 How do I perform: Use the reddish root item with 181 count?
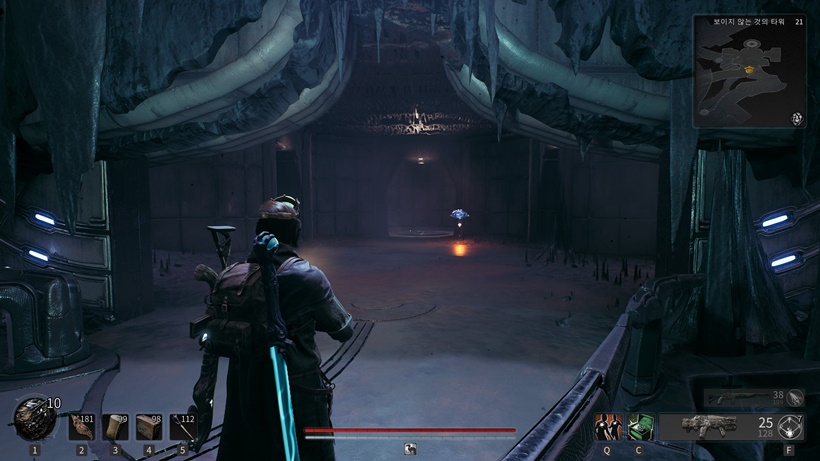(82, 427)
